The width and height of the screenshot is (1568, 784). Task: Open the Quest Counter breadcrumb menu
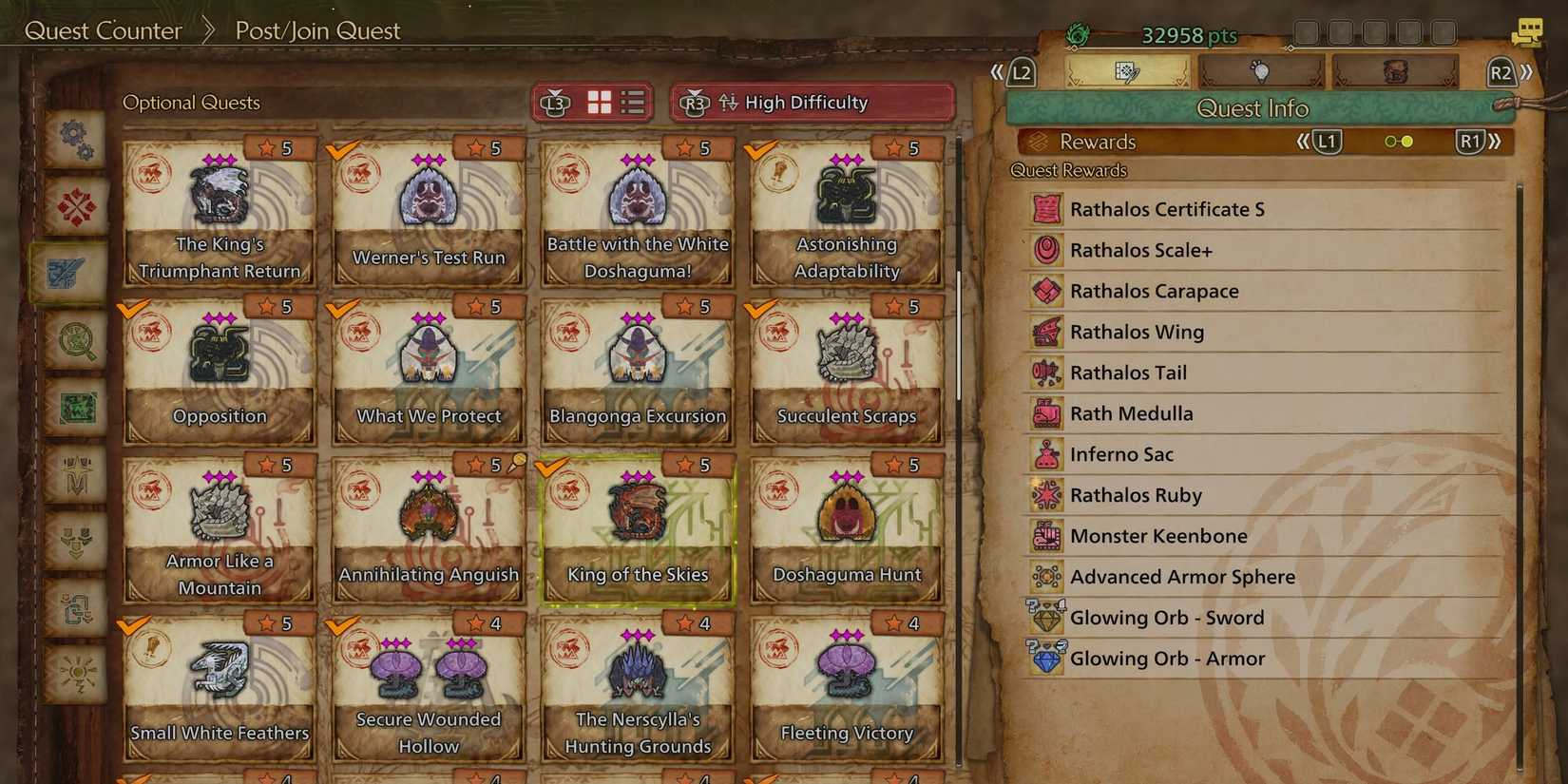coord(105,30)
